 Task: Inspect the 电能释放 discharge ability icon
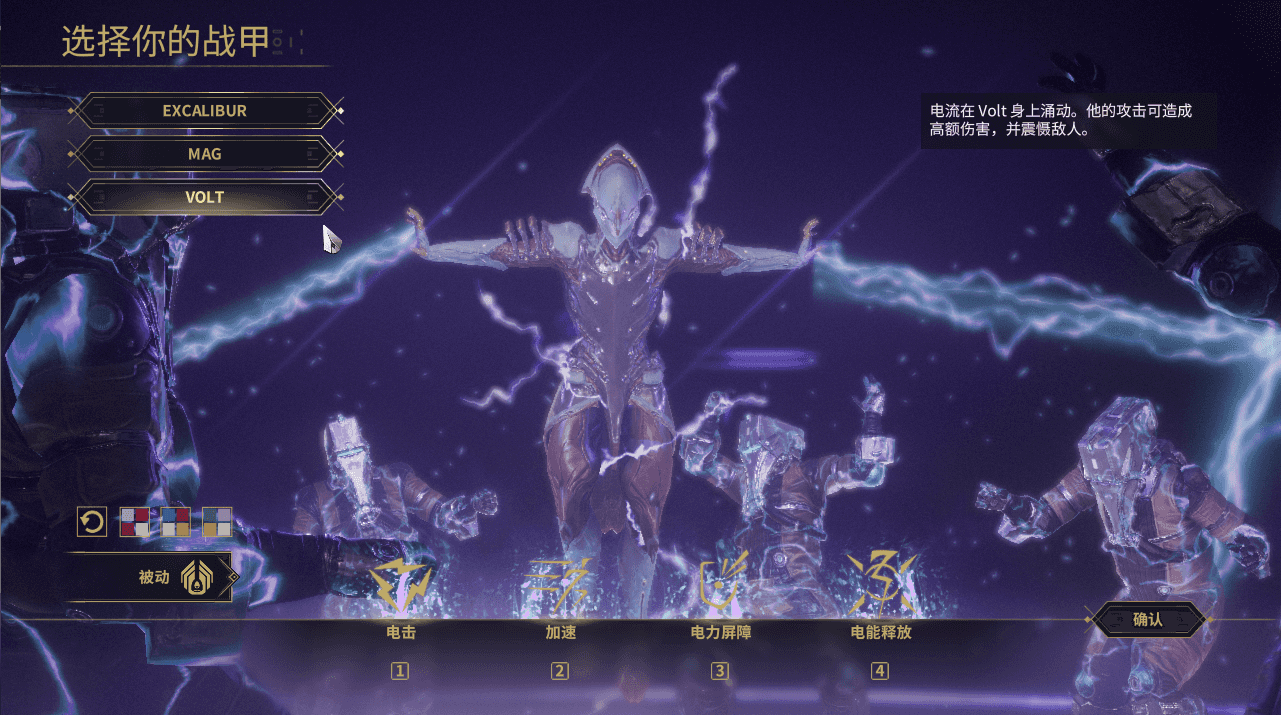pos(880,585)
